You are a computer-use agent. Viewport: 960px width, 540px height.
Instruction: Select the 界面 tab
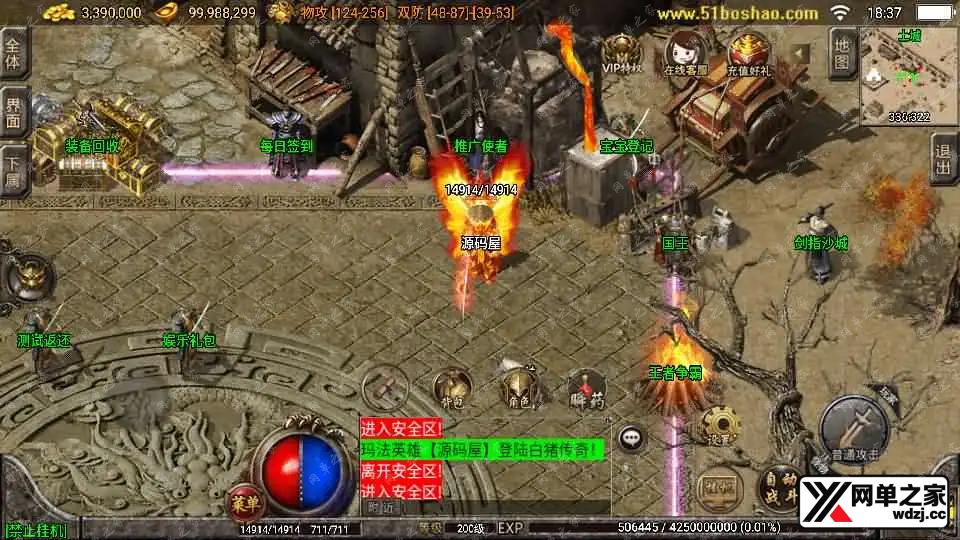pos(14,112)
